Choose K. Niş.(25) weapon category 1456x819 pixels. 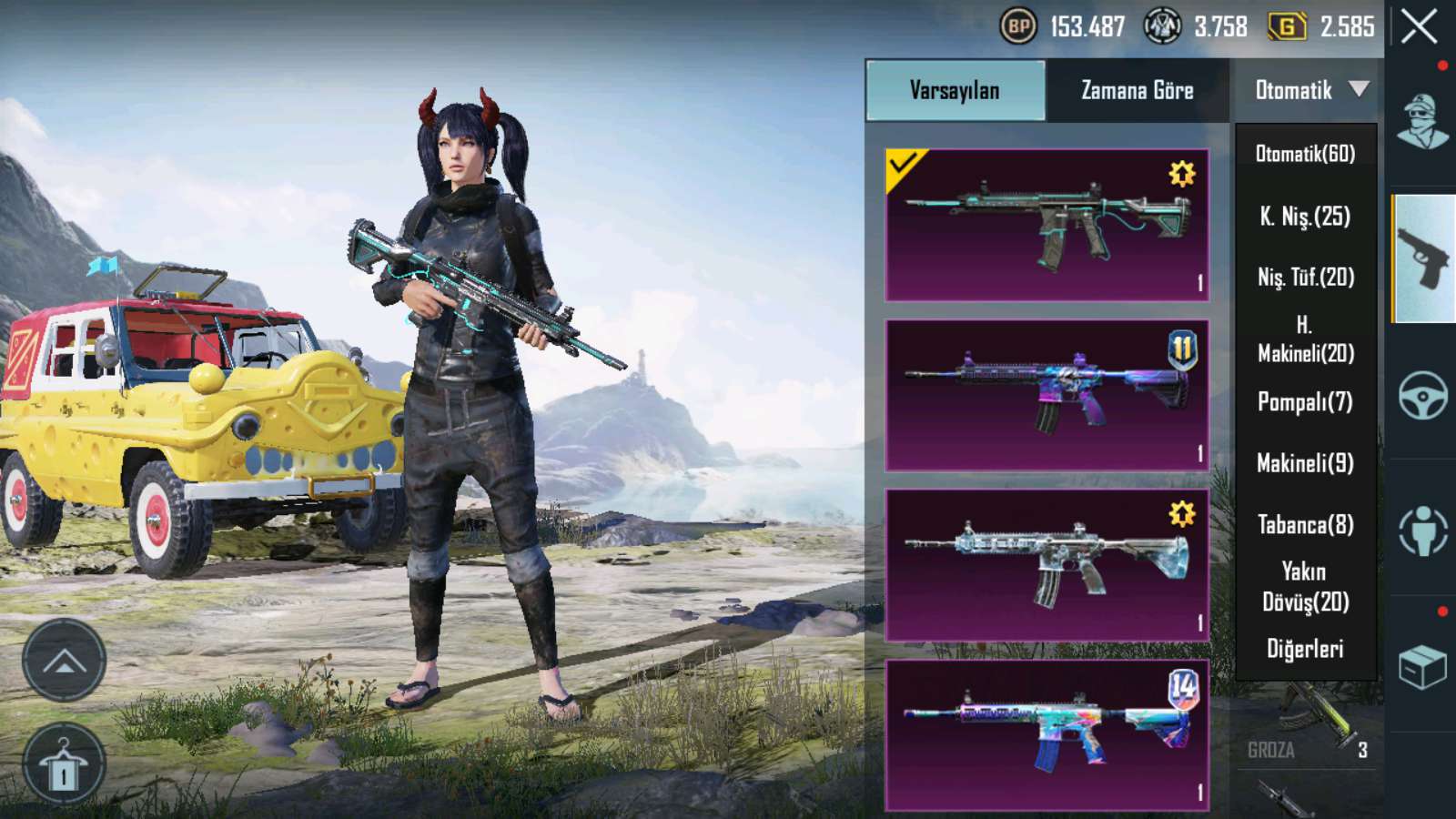pos(1305,216)
